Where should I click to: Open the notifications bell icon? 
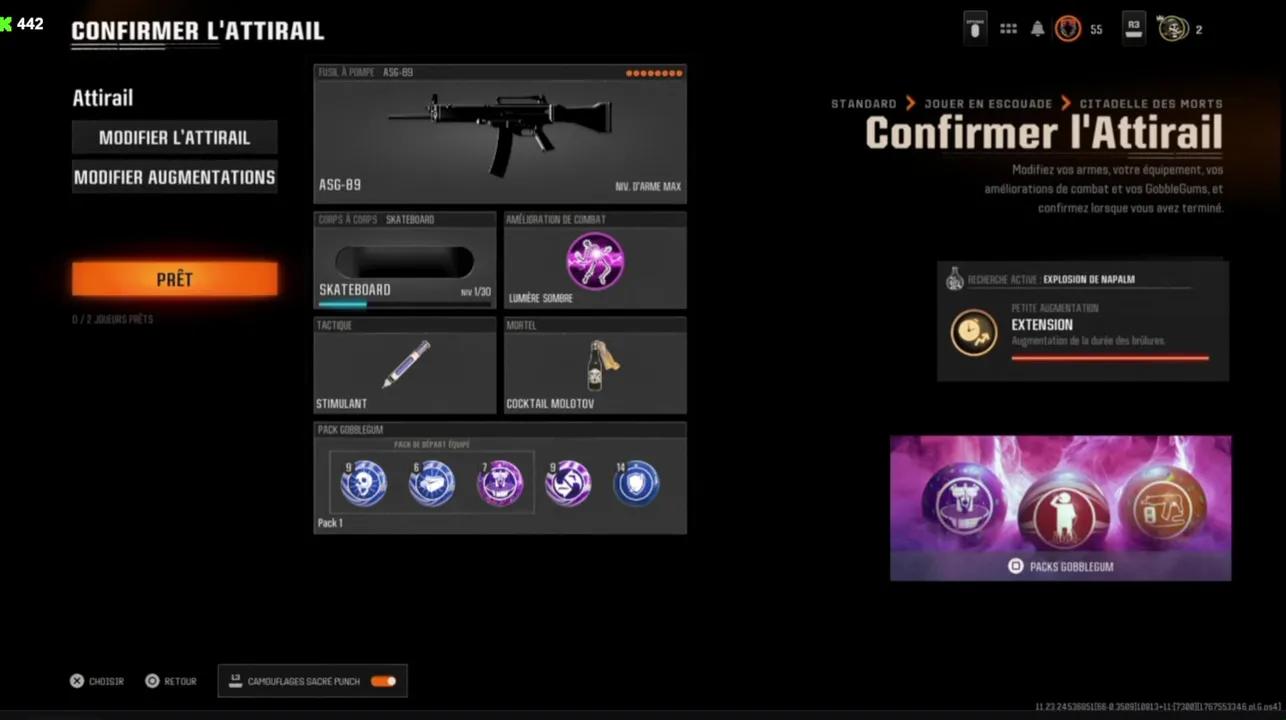pos(1037,28)
